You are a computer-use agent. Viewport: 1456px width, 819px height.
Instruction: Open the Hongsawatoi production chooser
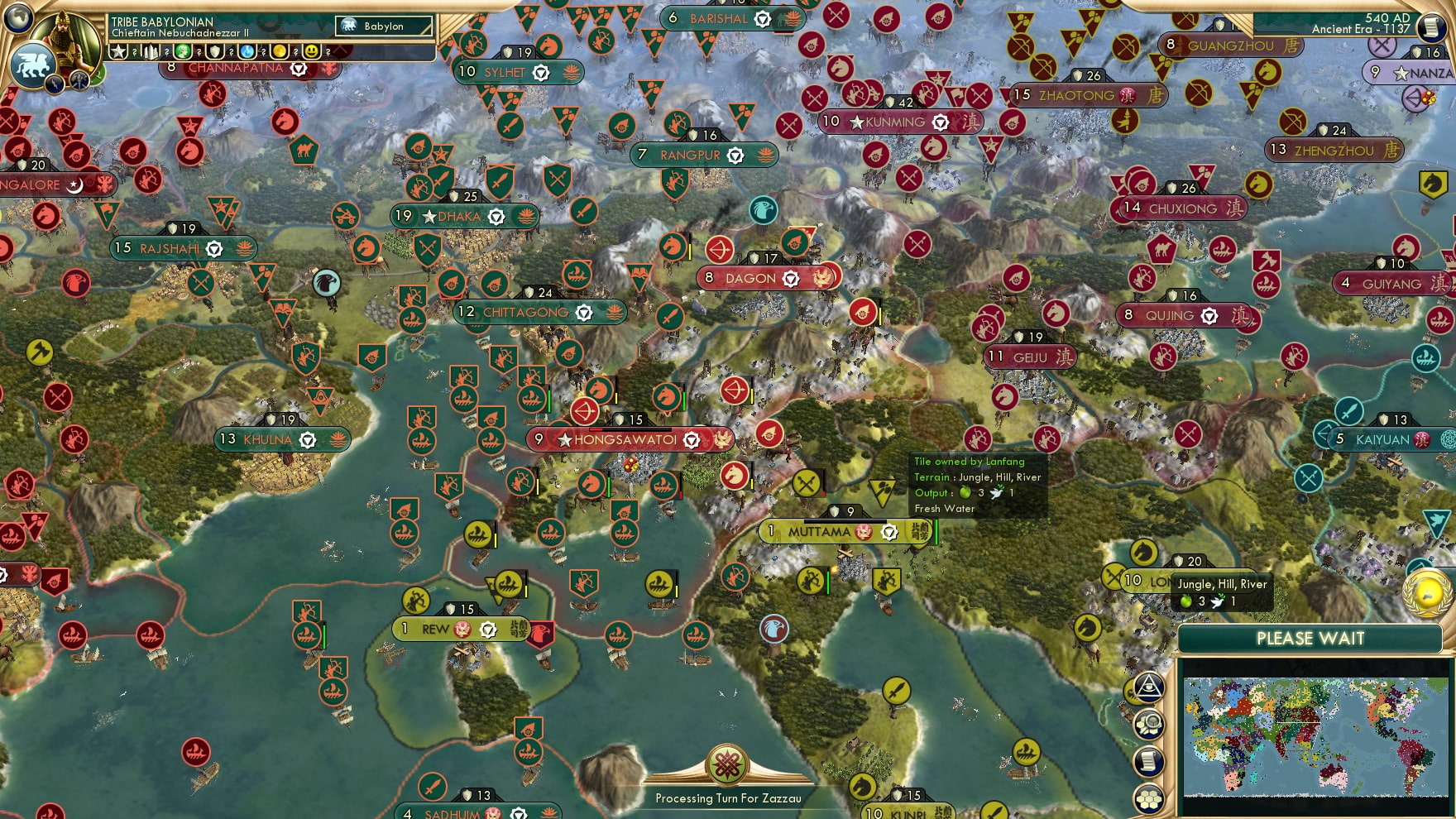(x=690, y=440)
